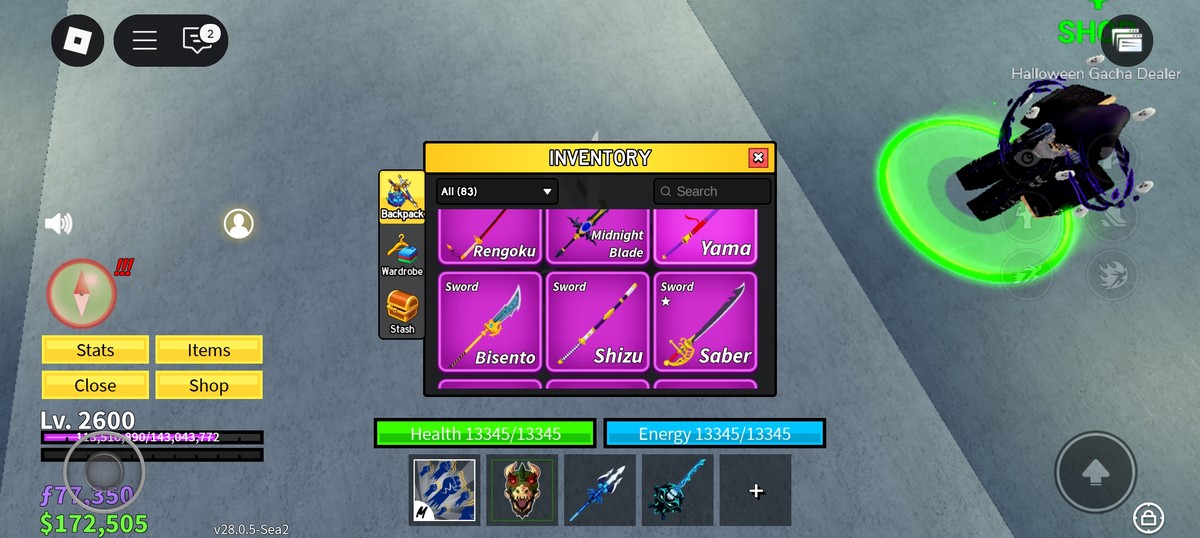Viewport: 1200px width, 538px height.
Task: Select the Saber sword
Action: click(705, 322)
